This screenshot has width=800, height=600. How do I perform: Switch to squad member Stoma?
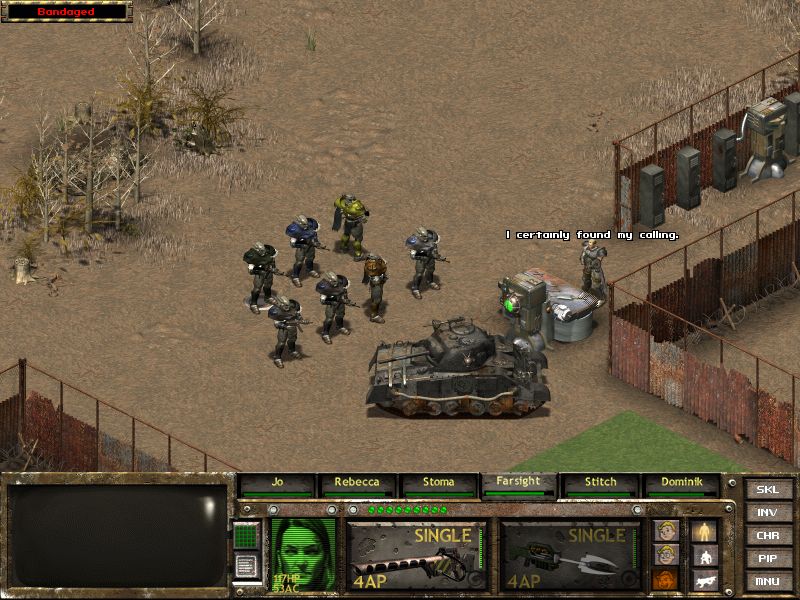440,484
